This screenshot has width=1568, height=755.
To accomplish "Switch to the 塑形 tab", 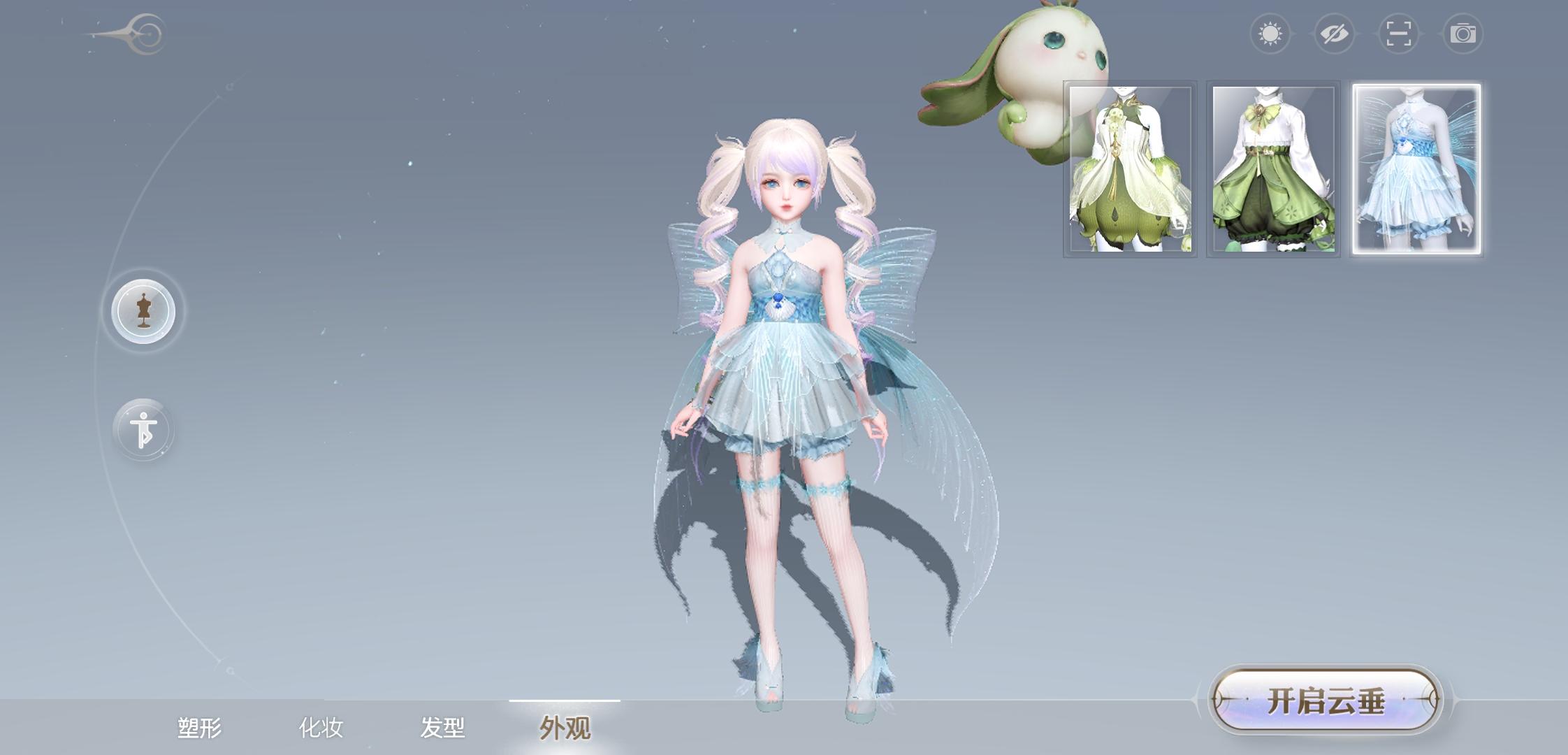I will click(199, 727).
